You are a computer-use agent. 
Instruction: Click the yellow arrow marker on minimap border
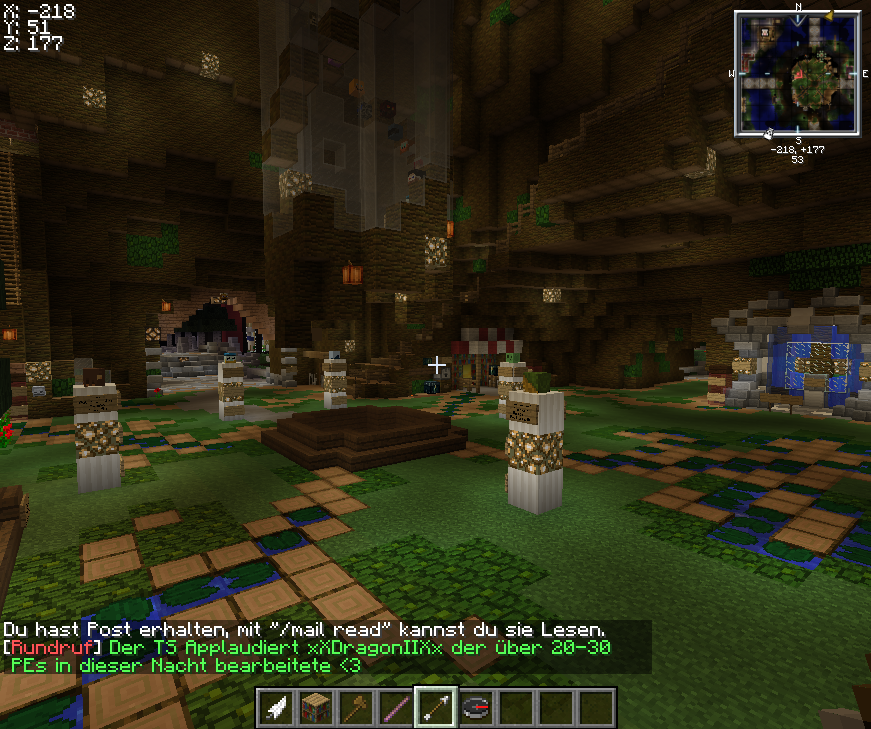[x=828, y=15]
